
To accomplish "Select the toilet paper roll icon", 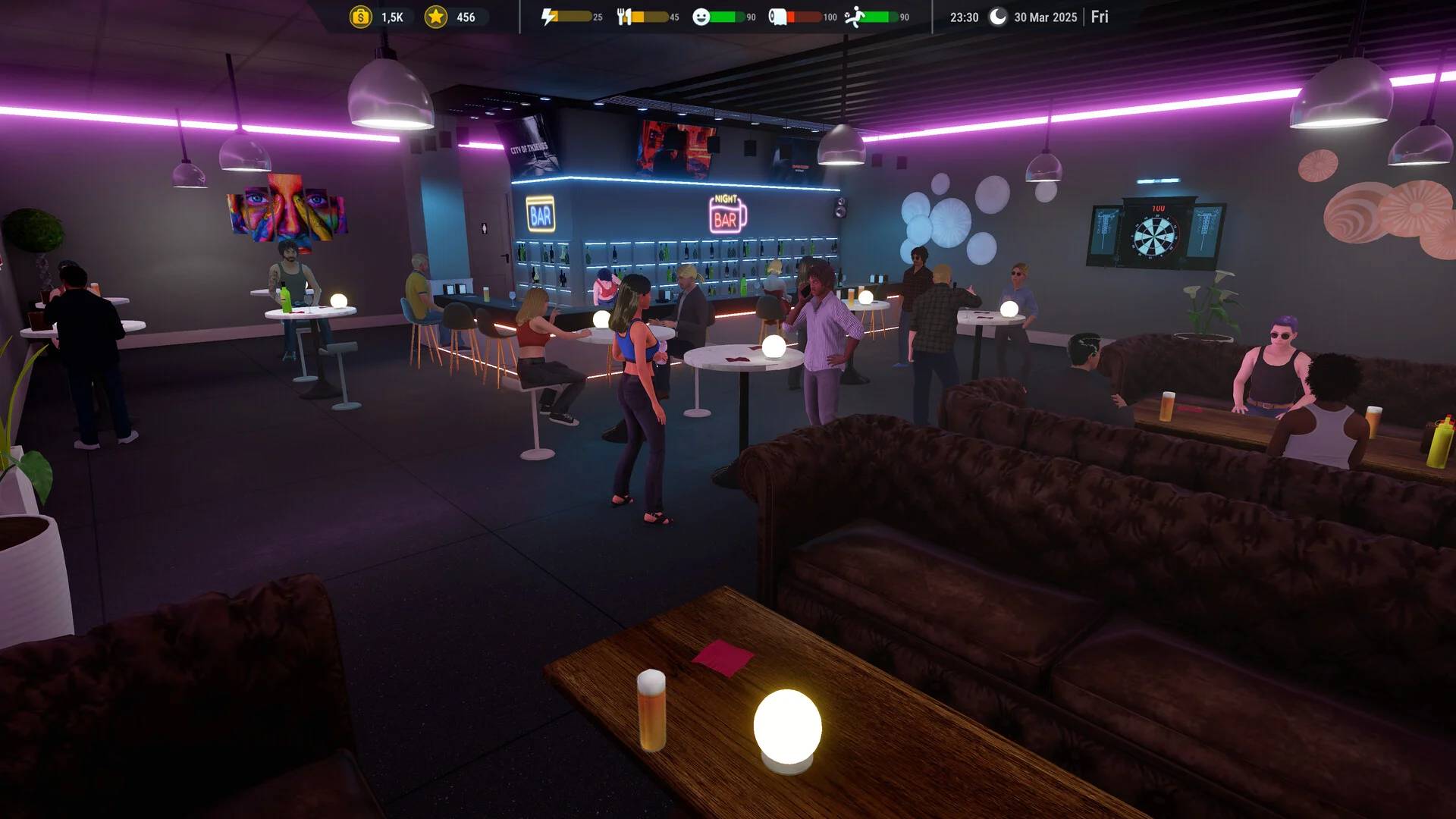I will [x=777, y=17].
